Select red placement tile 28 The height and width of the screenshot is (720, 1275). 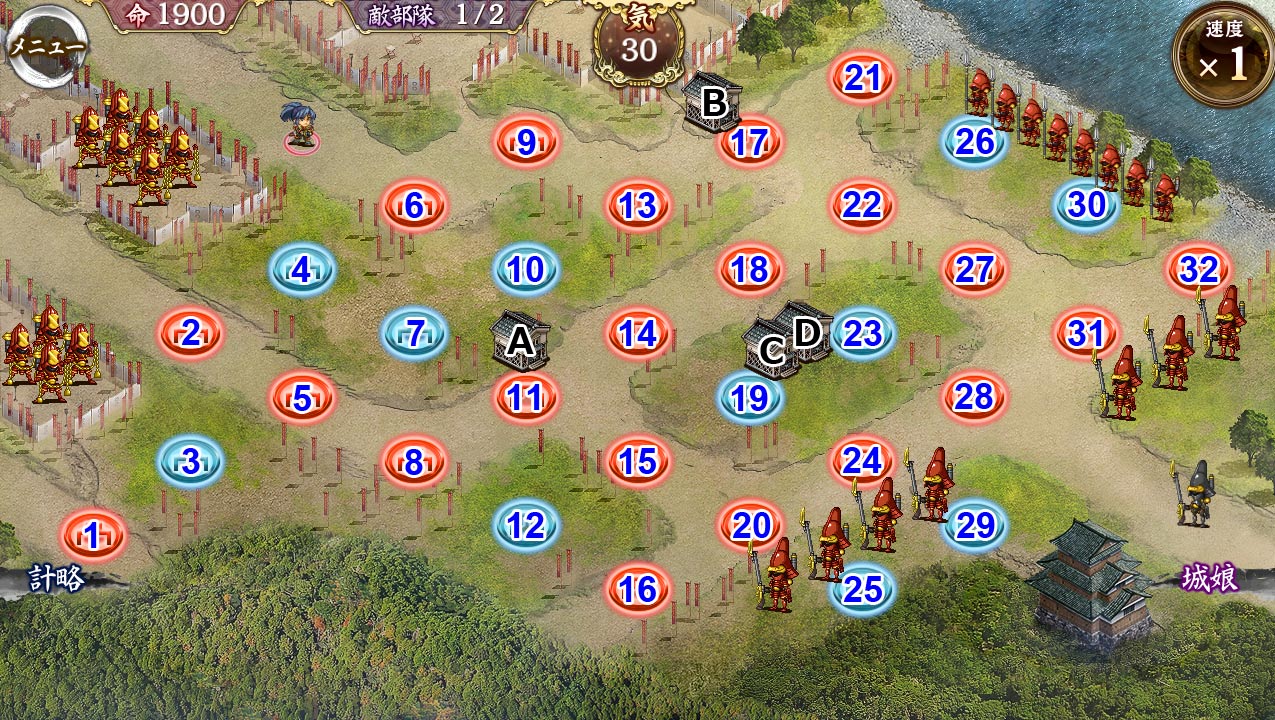[x=974, y=397]
